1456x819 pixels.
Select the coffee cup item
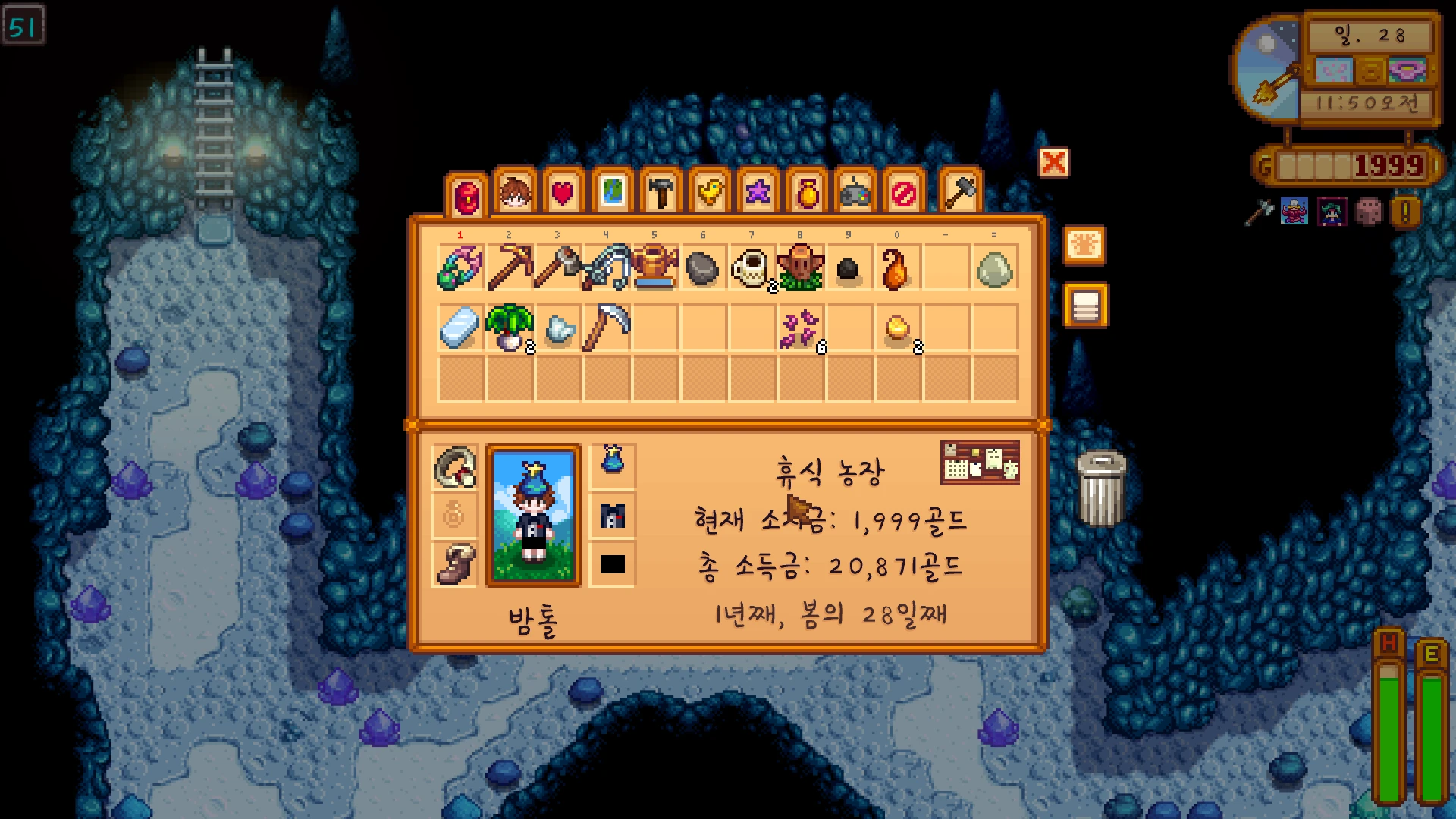pos(752,267)
